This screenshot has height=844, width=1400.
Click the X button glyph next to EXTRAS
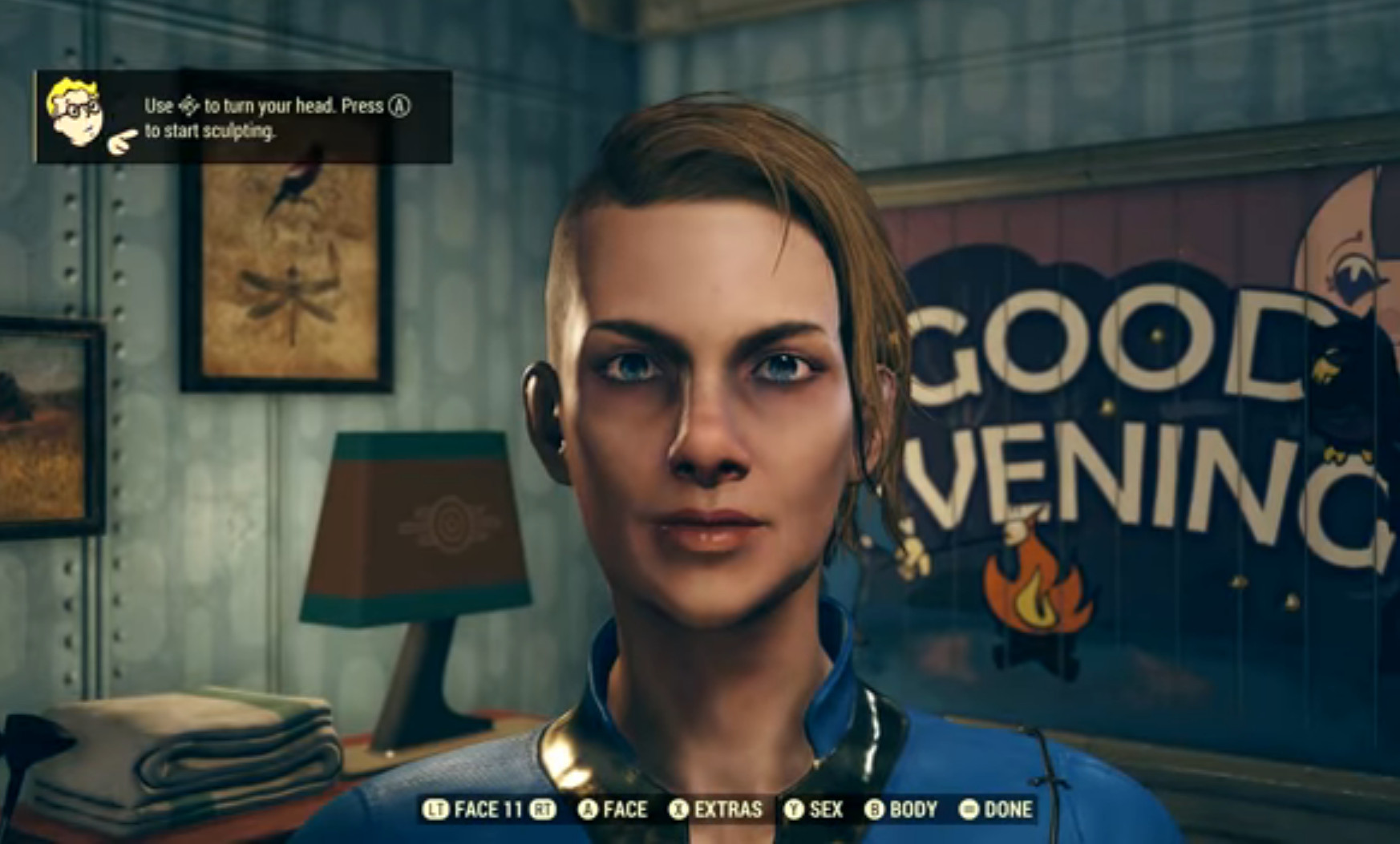point(680,810)
